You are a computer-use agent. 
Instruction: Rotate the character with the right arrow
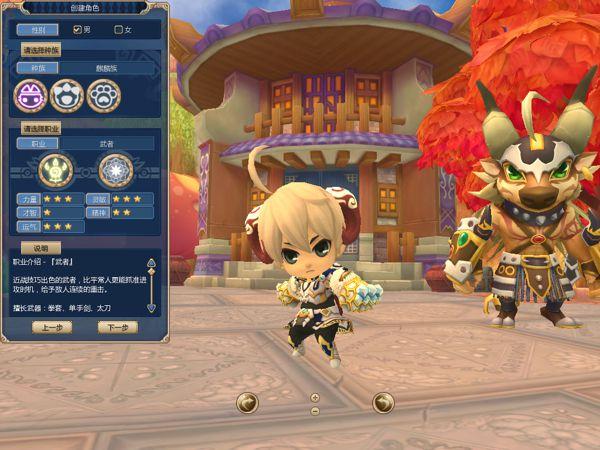click(383, 402)
